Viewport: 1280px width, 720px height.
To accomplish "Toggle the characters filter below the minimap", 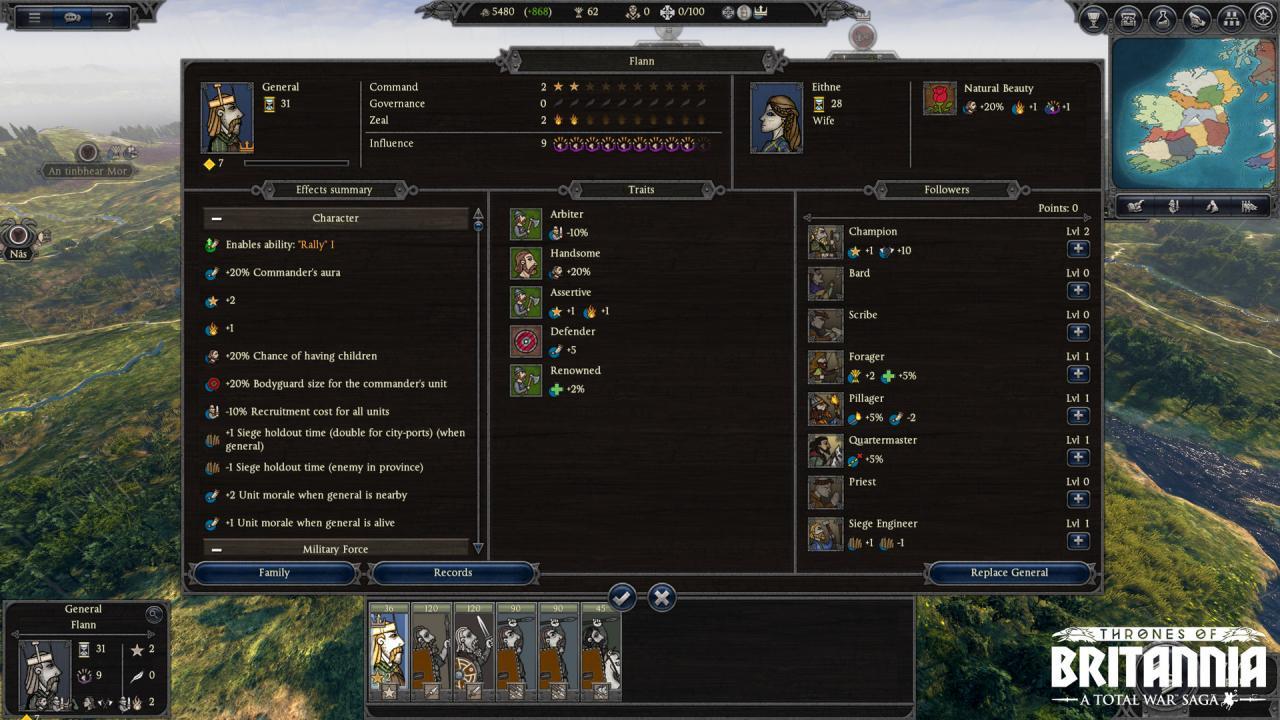I will [x=1172, y=208].
